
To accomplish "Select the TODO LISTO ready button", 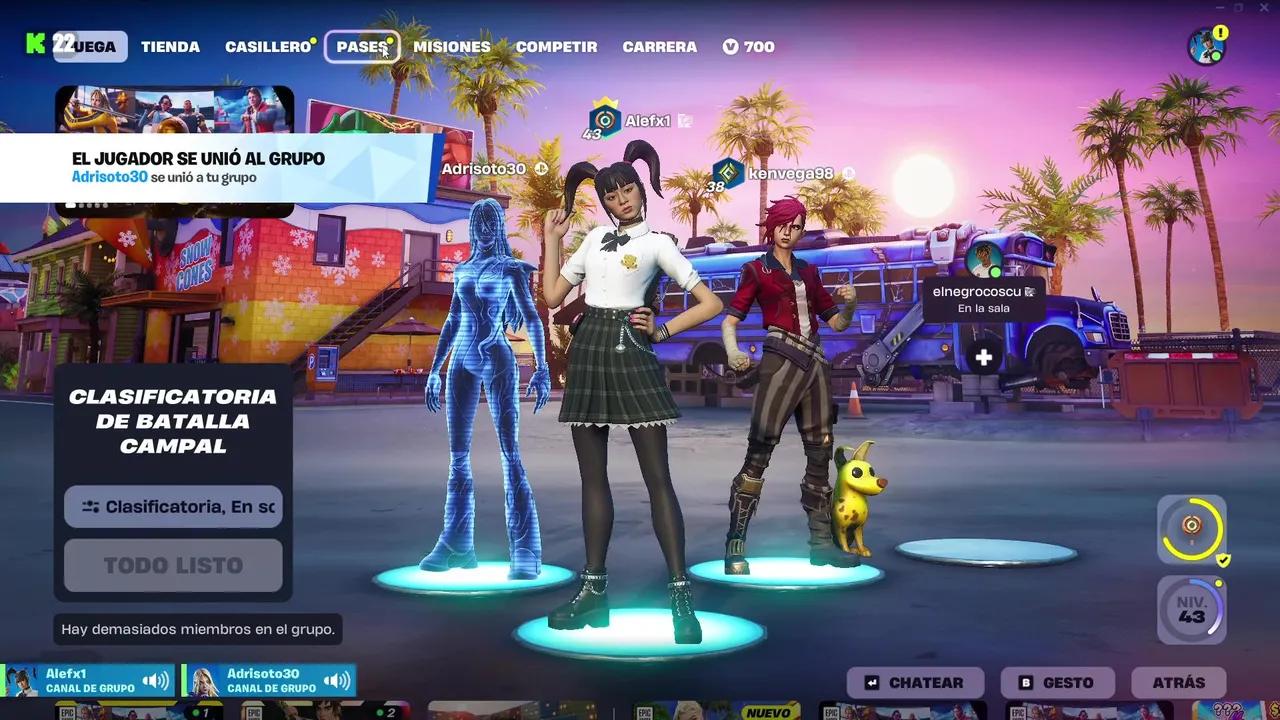I will click(172, 565).
